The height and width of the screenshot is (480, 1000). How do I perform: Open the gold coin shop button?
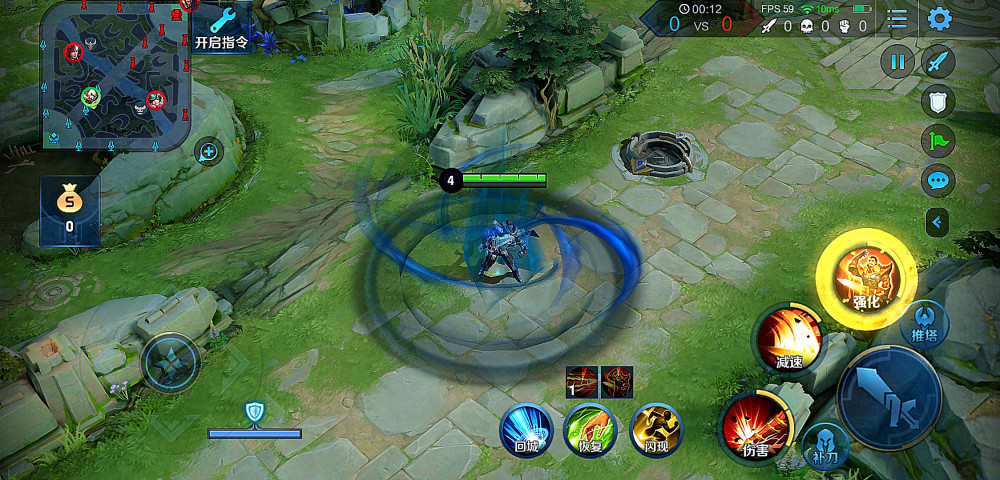[69, 208]
